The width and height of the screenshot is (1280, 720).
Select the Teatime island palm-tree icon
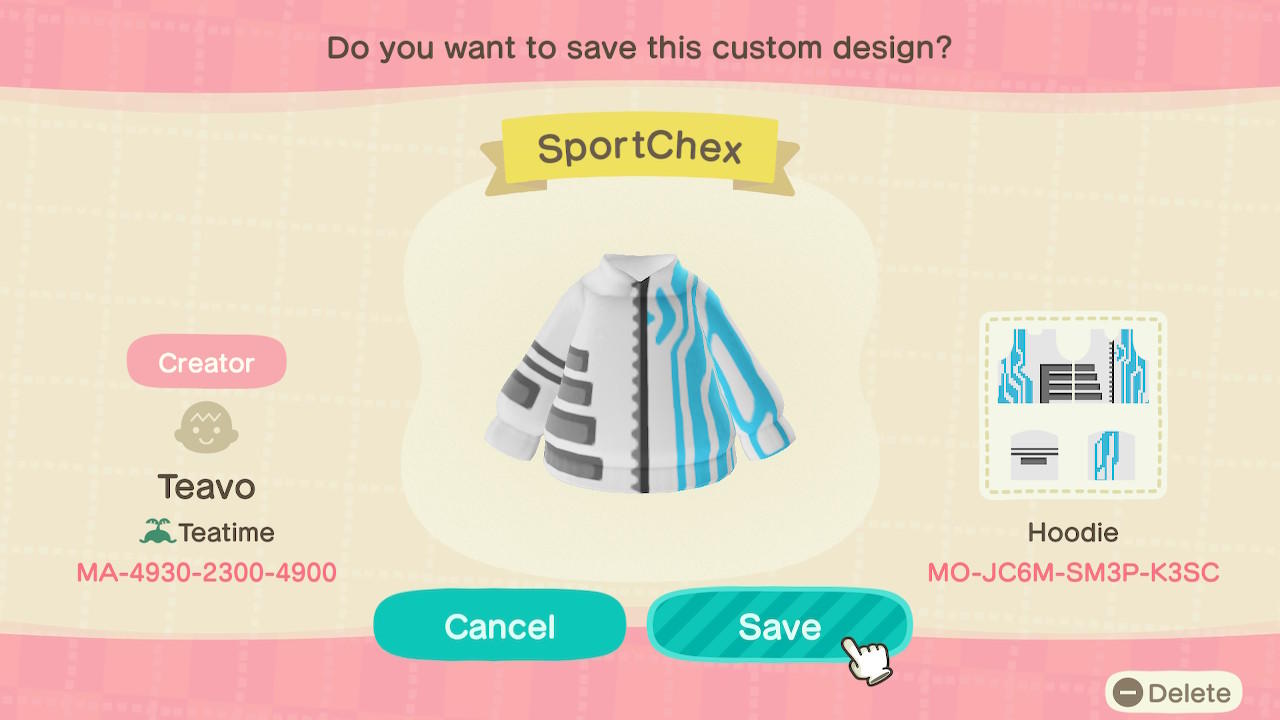point(160,531)
